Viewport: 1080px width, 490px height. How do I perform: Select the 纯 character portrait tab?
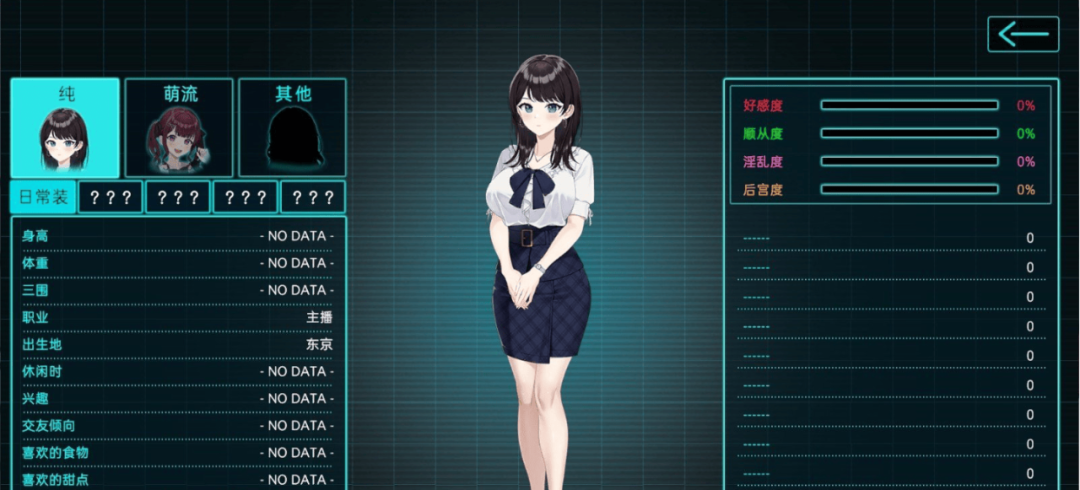tap(65, 128)
